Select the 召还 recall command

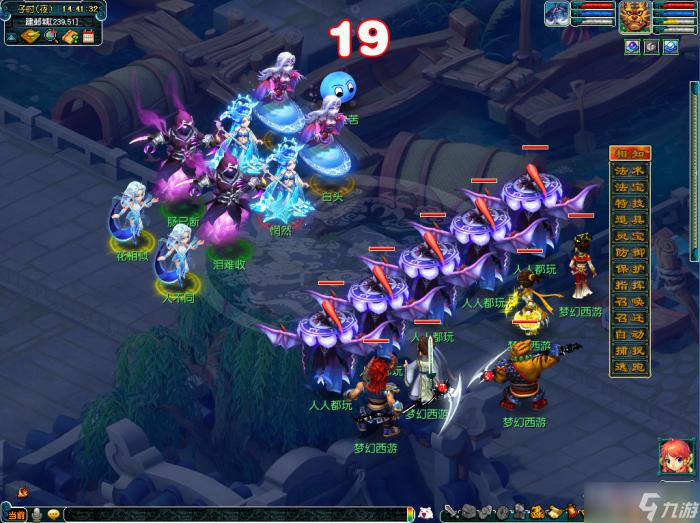point(628,318)
